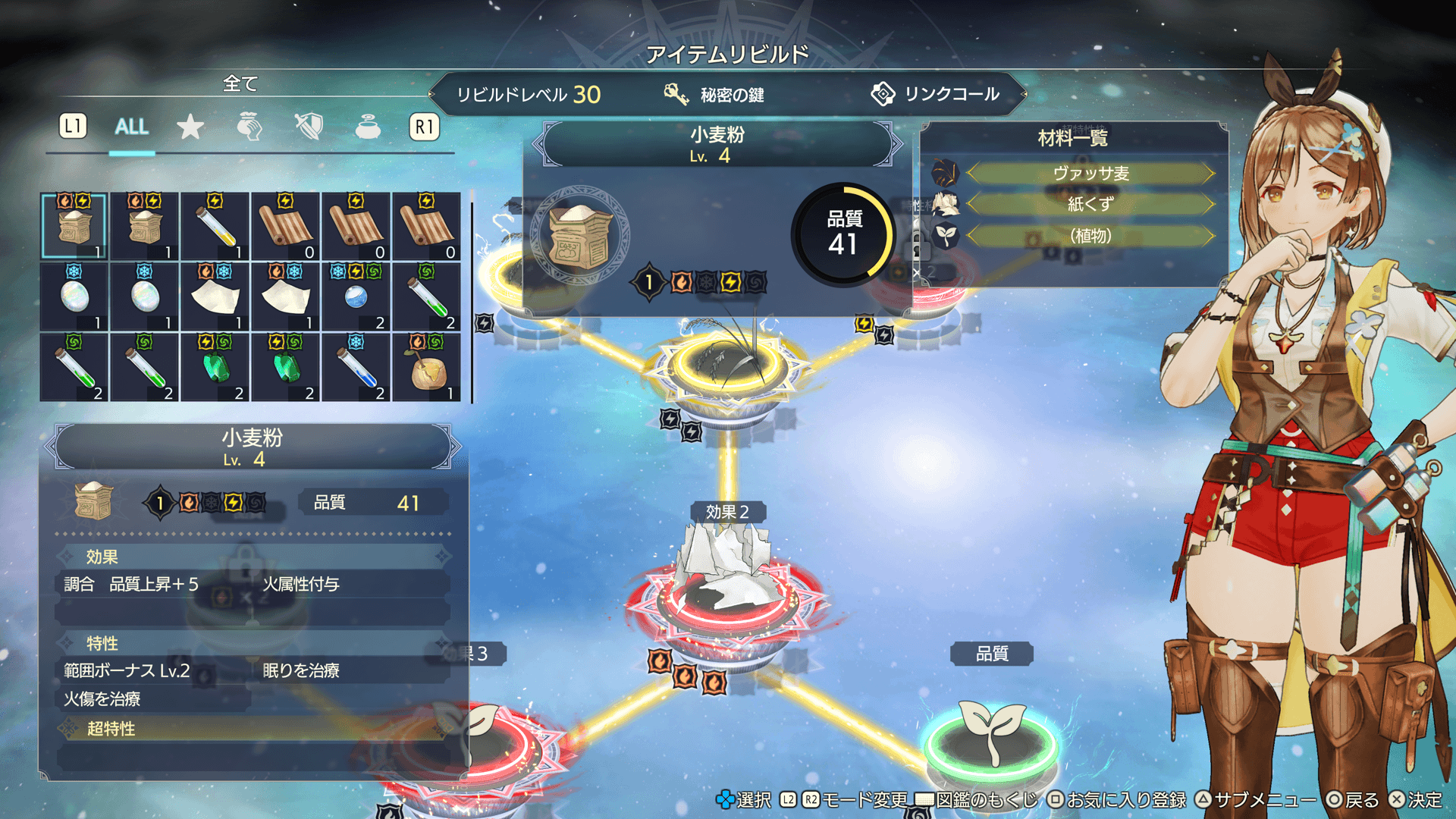
Task: Open the cauldron category tab
Action: (368, 127)
